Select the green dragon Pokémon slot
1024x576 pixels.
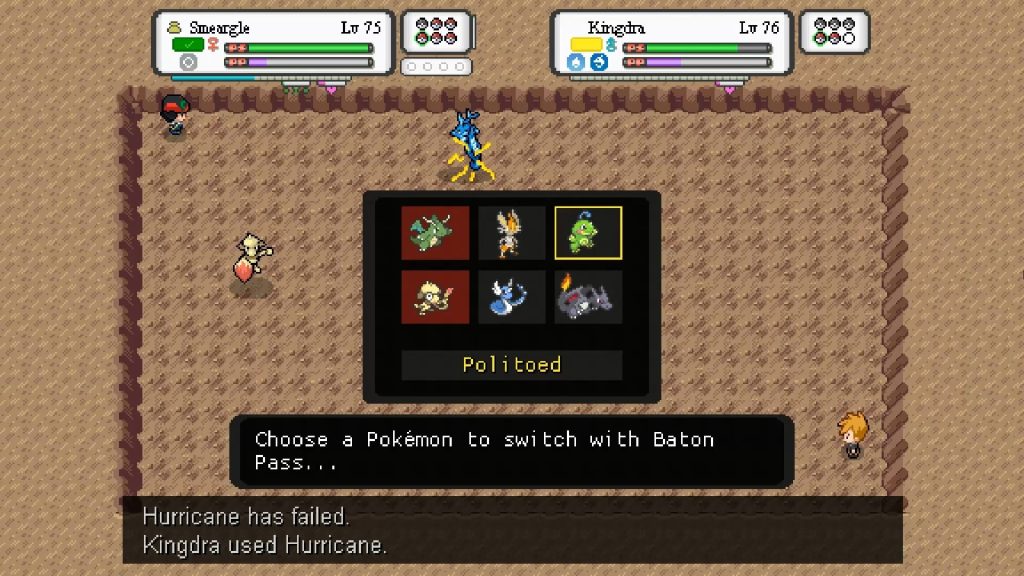click(x=435, y=233)
